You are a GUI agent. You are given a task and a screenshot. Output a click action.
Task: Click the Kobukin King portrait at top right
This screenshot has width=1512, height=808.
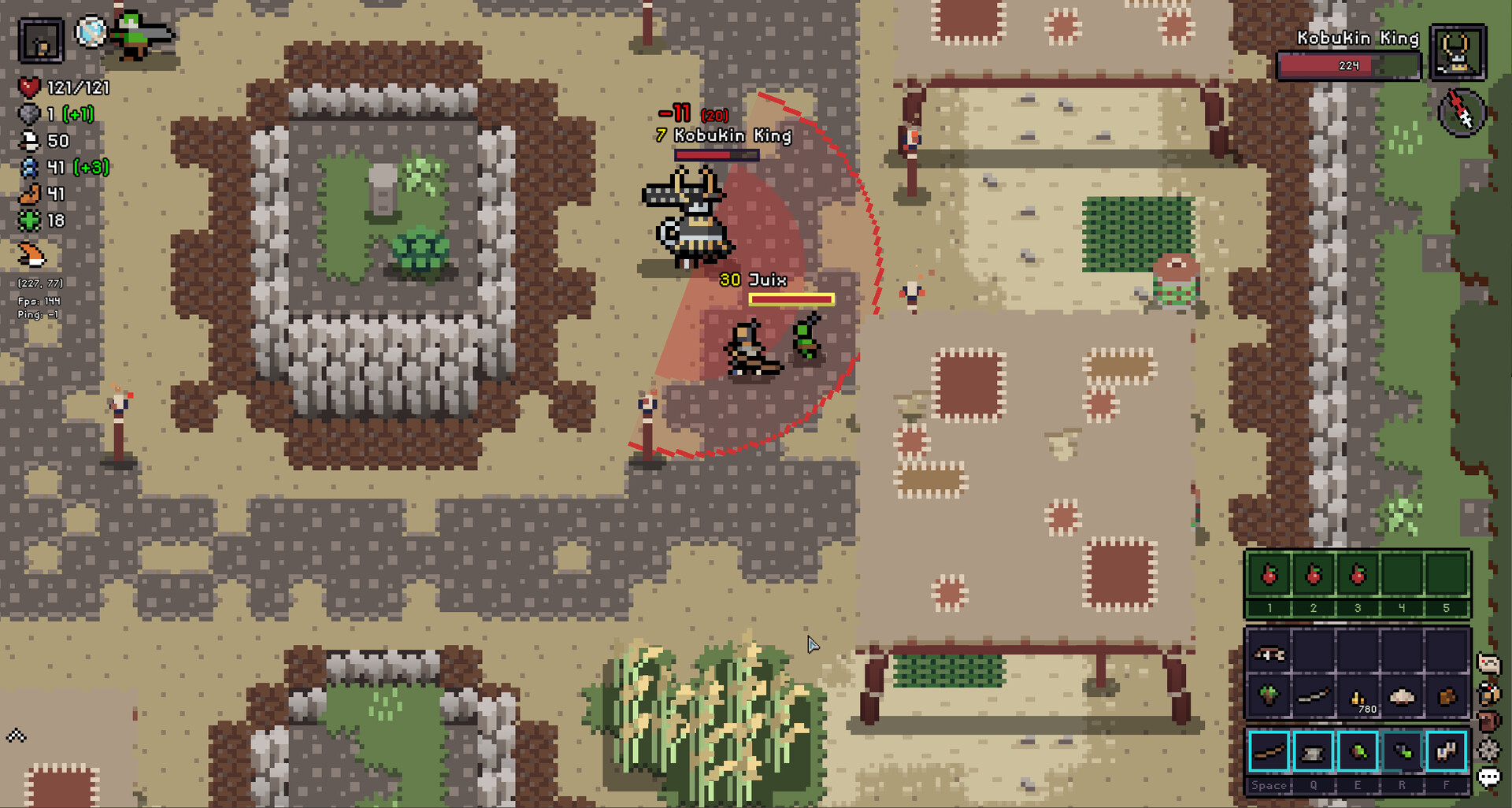point(1458,54)
